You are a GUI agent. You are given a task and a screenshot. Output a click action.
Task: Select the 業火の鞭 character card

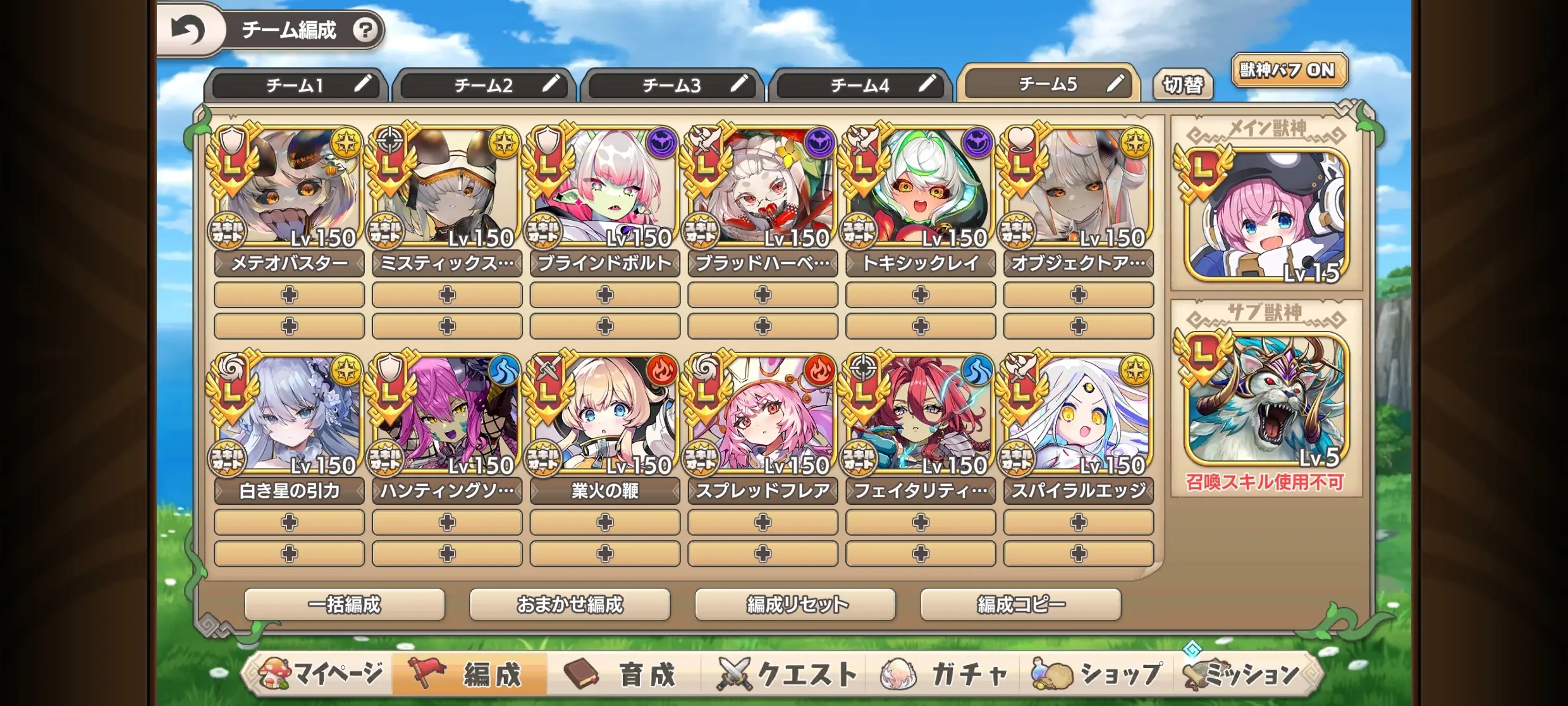[x=604, y=416]
